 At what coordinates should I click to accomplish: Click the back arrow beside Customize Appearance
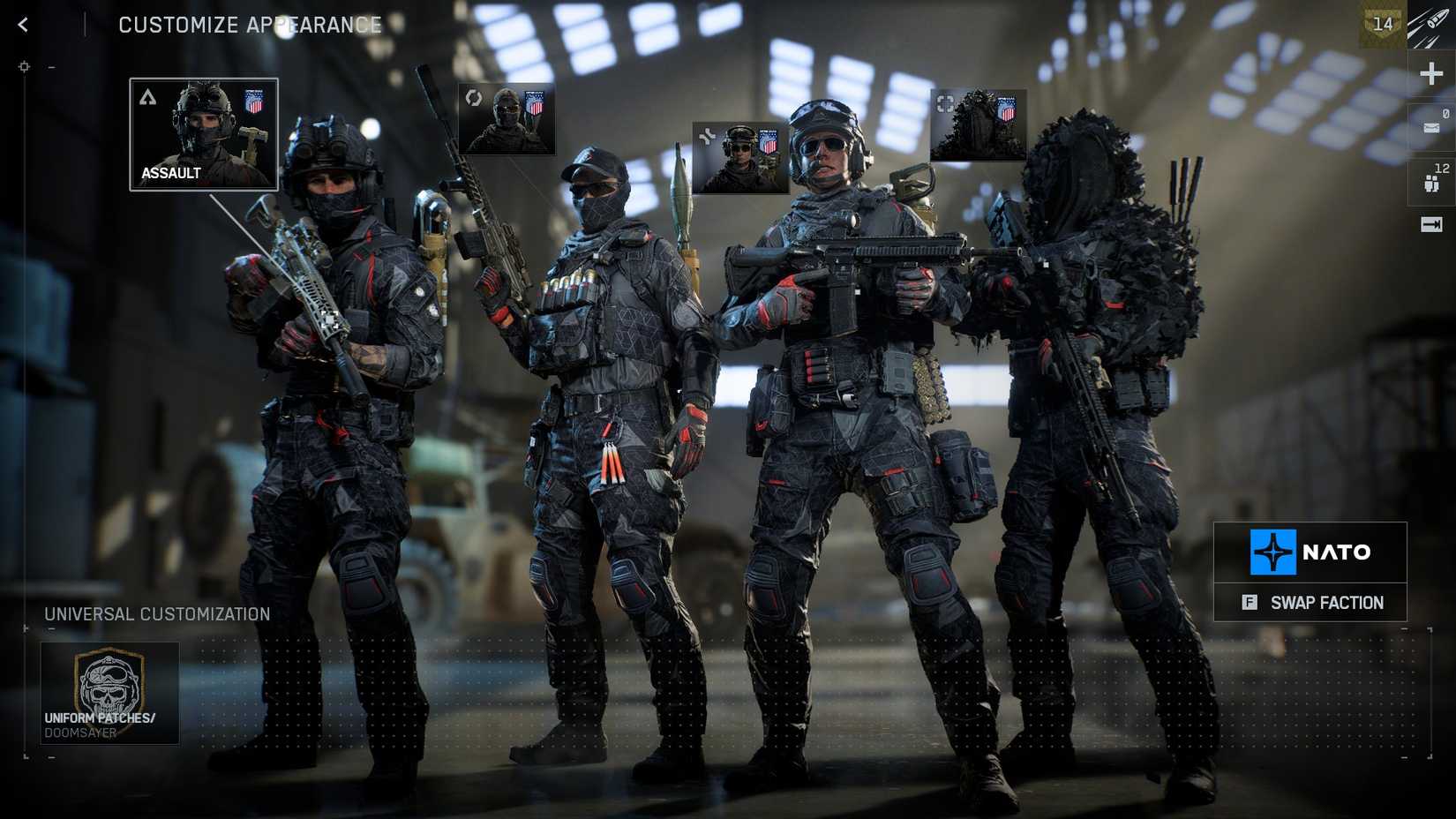pos(22,24)
